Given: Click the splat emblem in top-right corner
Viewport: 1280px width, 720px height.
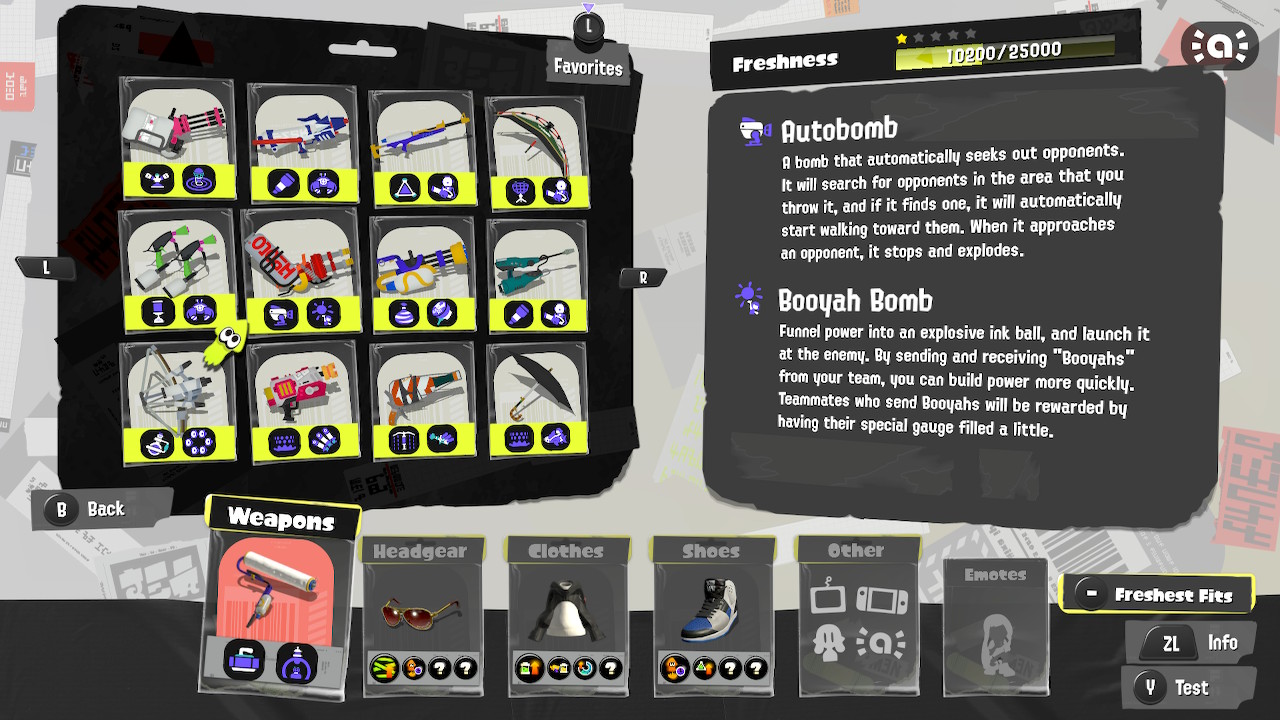Looking at the screenshot, I should coord(1219,45).
